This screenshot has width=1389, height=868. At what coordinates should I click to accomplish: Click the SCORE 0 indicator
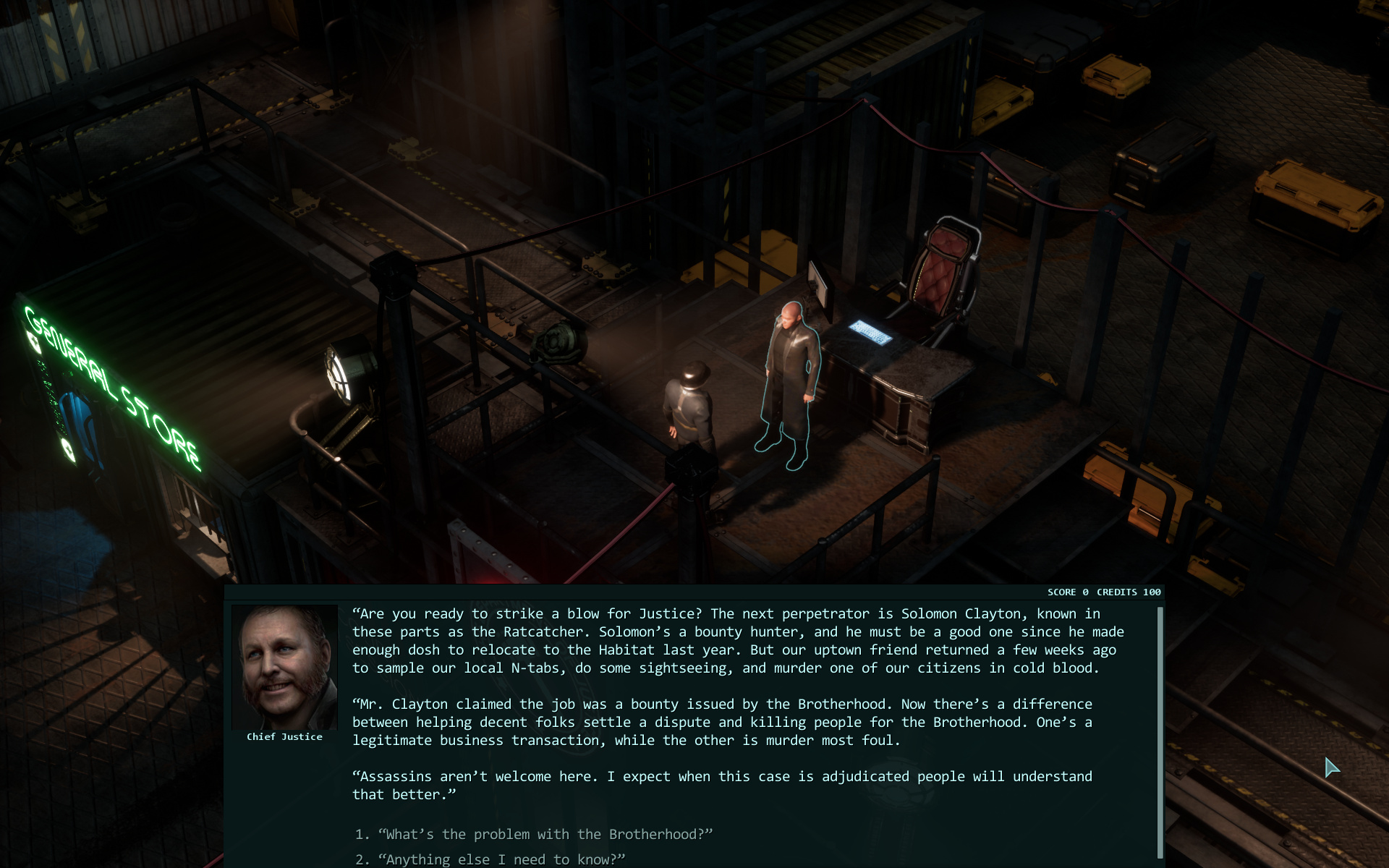[1065, 592]
